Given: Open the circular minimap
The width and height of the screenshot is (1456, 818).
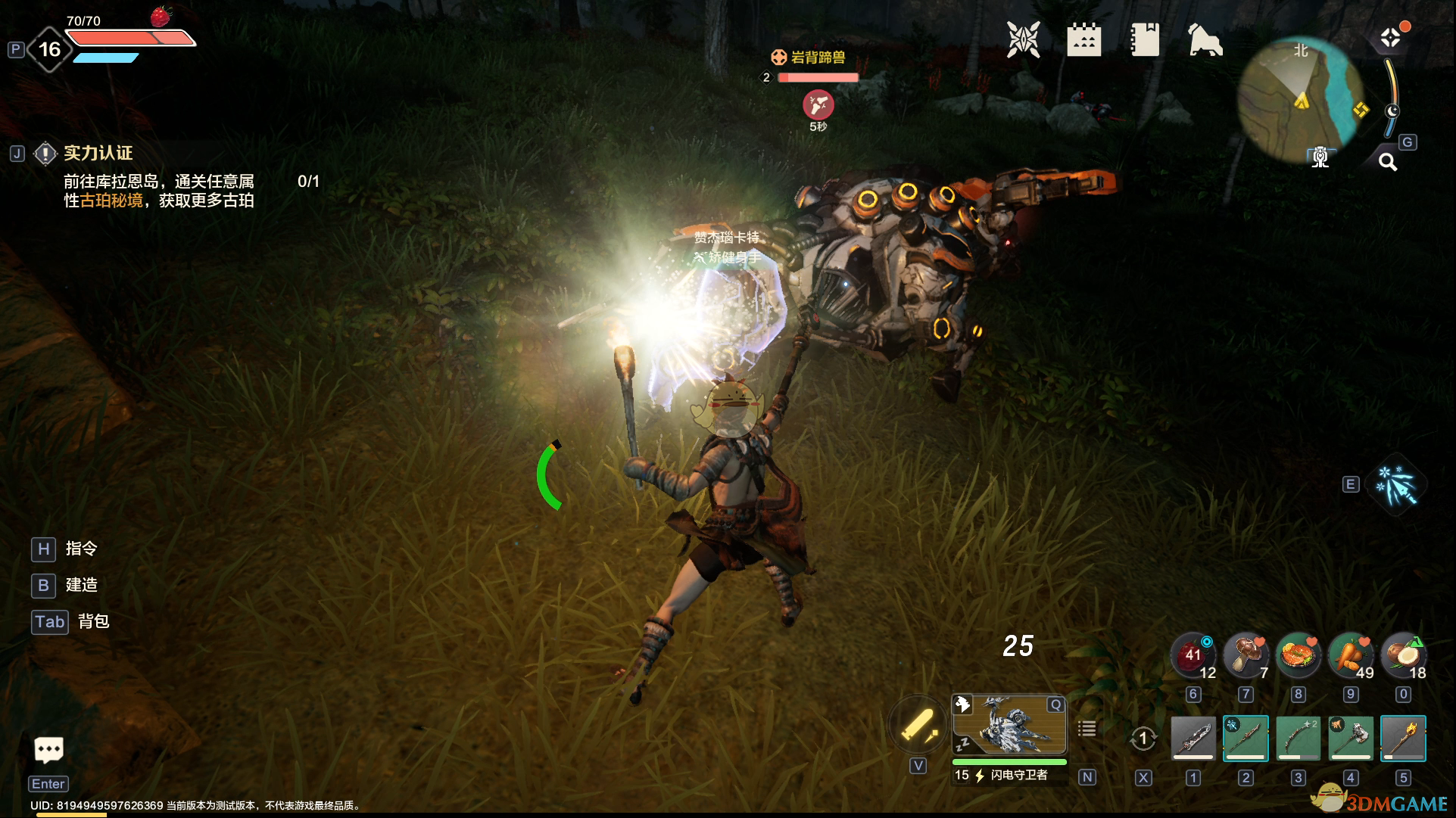Looking at the screenshot, I should click(1300, 99).
